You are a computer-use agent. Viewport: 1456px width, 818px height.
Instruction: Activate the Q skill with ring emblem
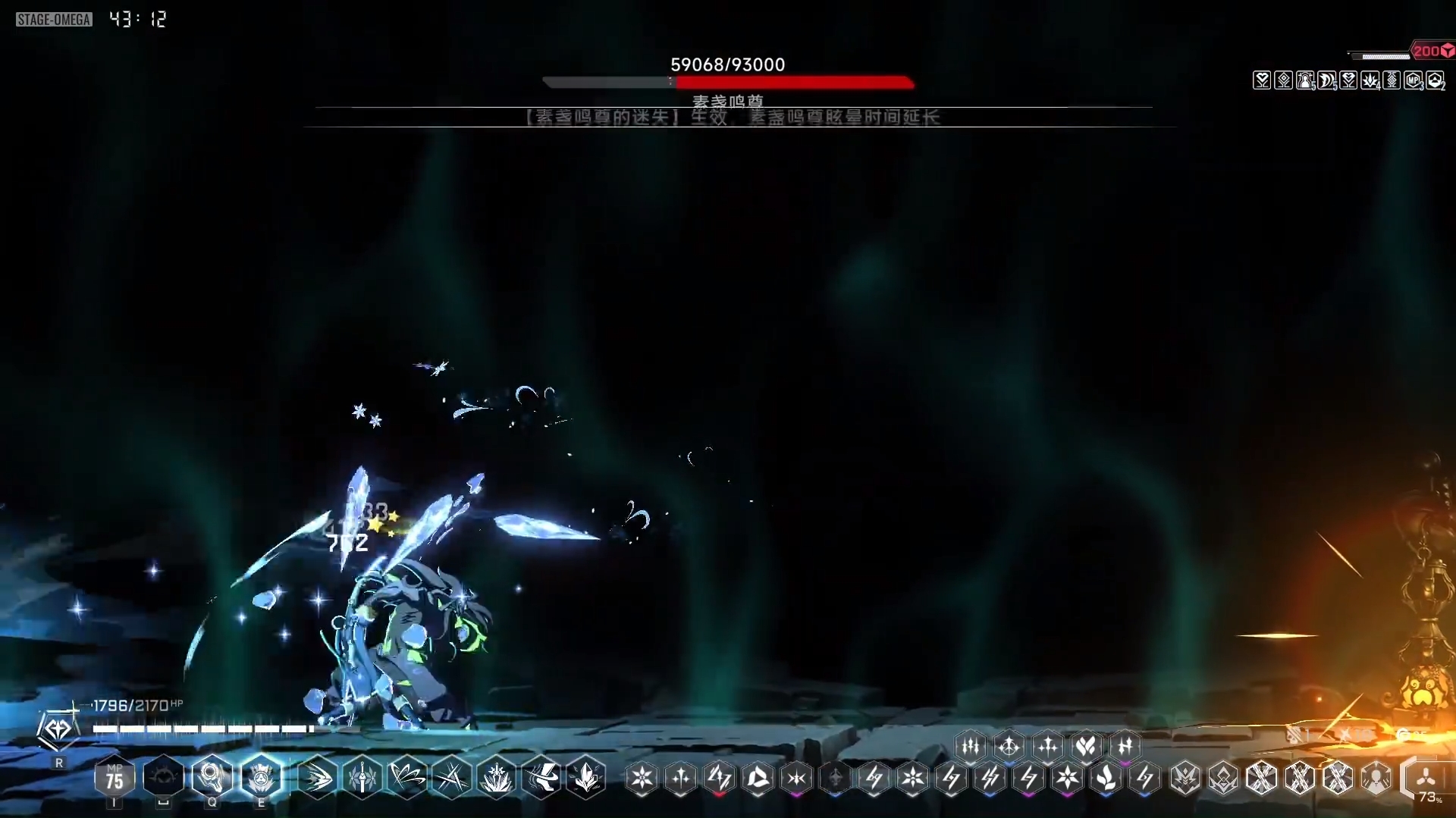[x=212, y=776]
